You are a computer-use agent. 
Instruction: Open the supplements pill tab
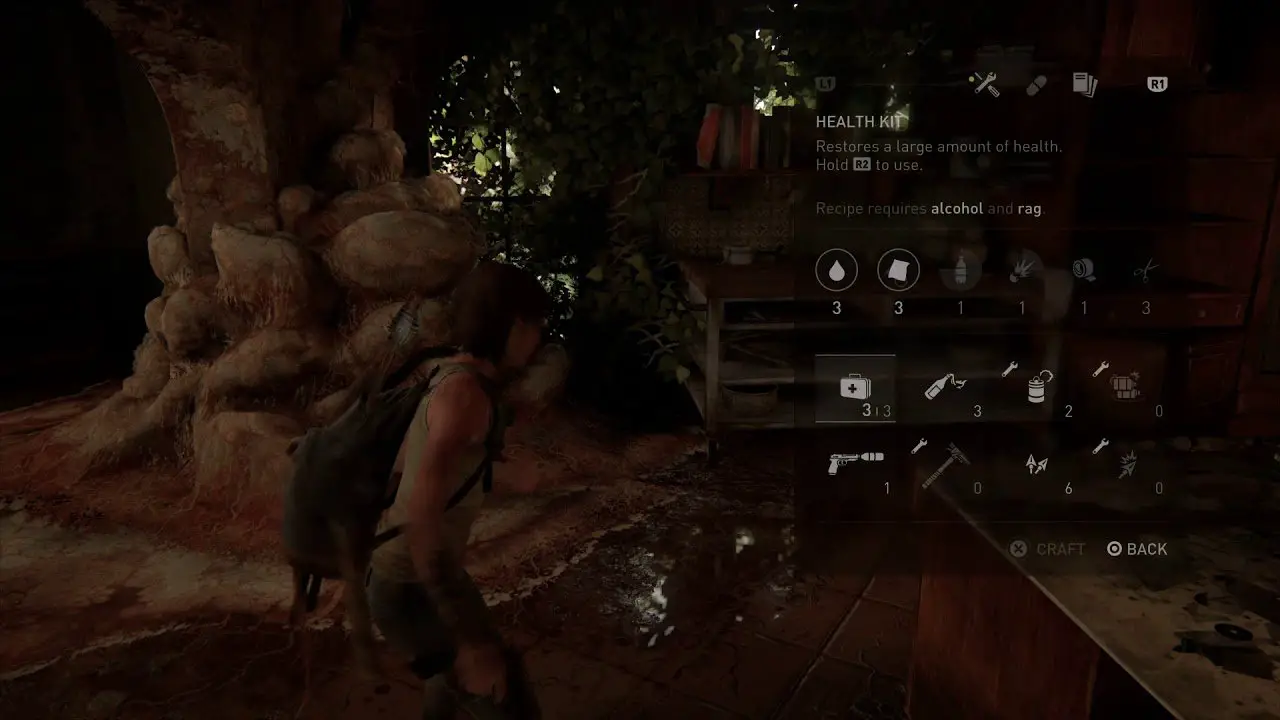1037,85
